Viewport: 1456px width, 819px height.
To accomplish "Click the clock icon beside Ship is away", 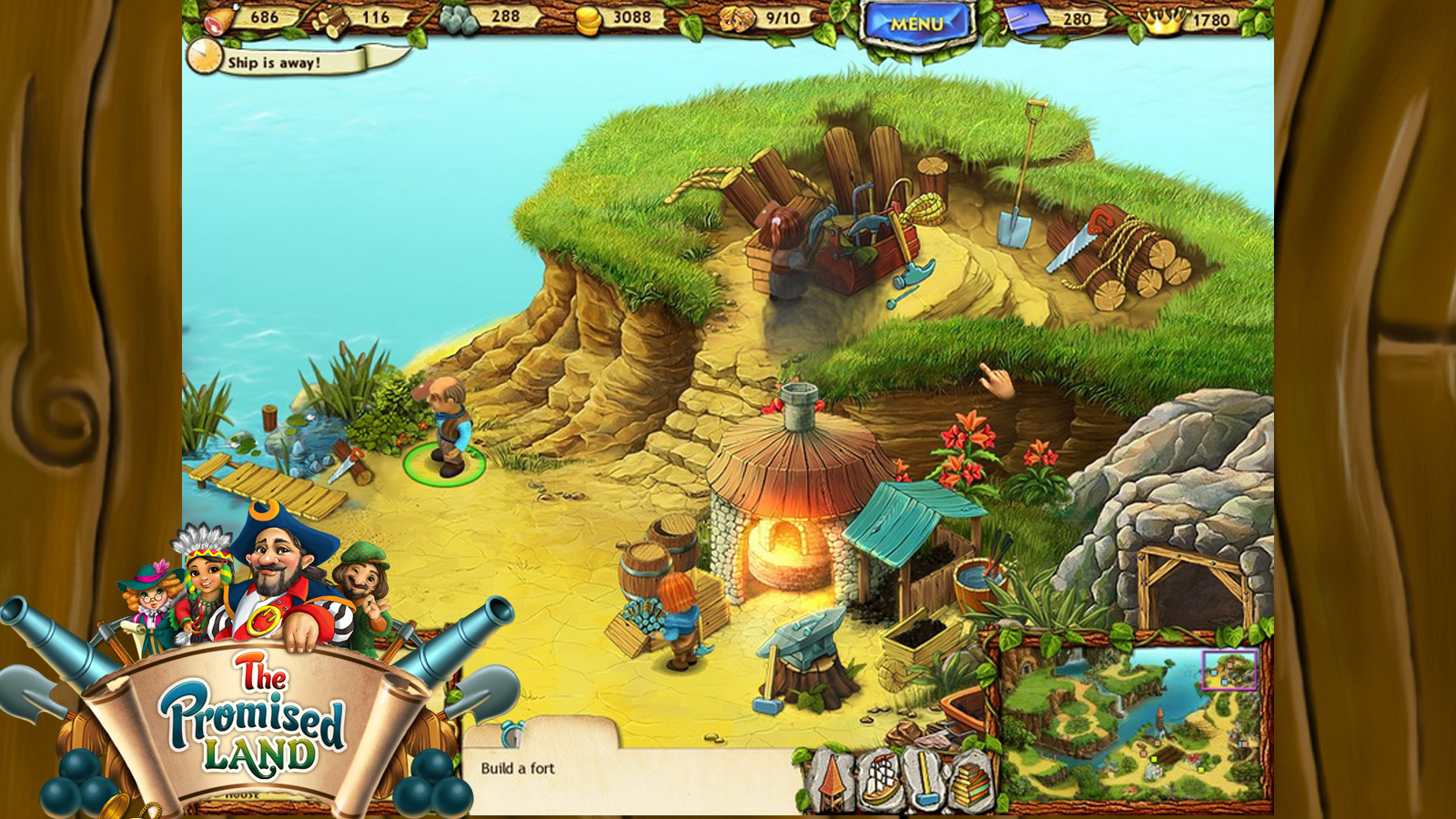I will [x=204, y=60].
